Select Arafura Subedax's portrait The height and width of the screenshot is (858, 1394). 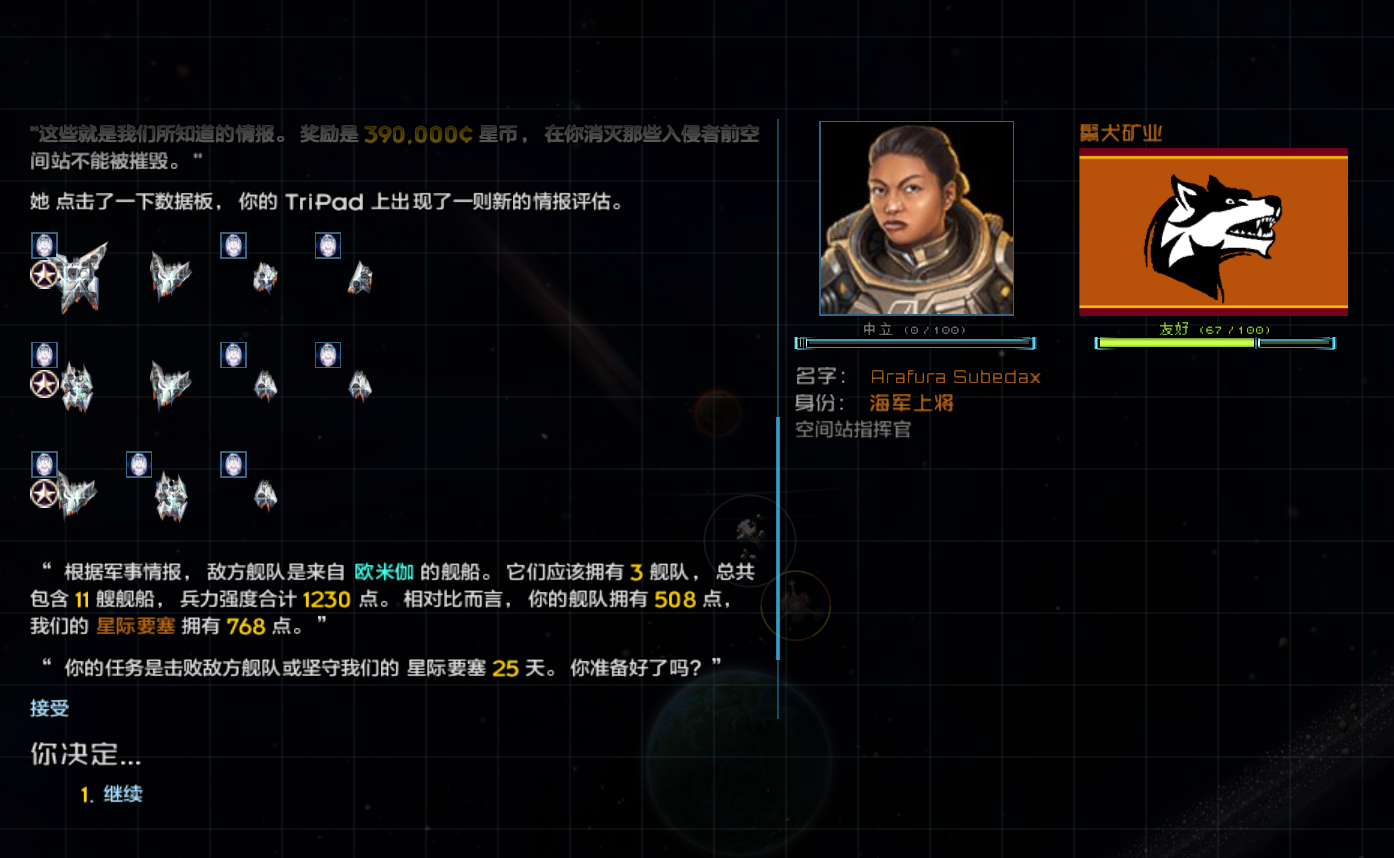click(x=916, y=216)
